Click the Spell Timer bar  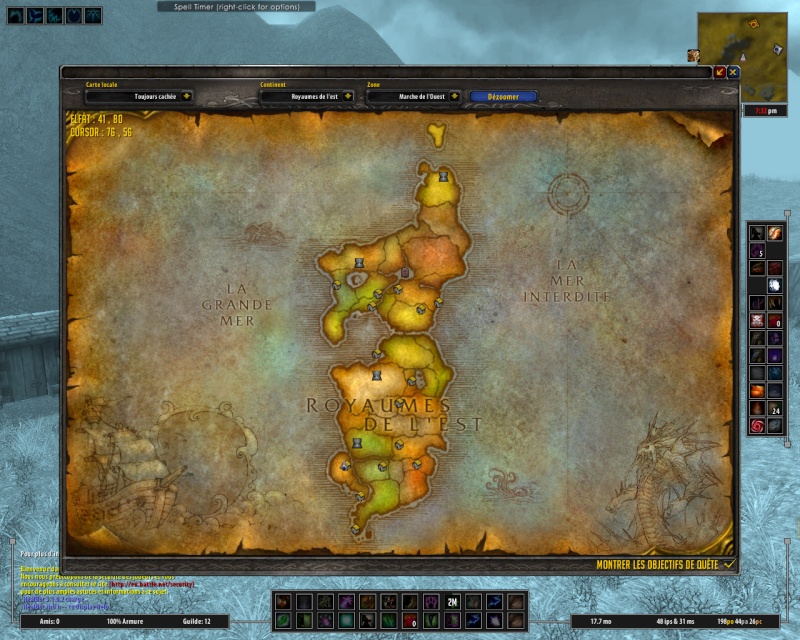[235, 6]
